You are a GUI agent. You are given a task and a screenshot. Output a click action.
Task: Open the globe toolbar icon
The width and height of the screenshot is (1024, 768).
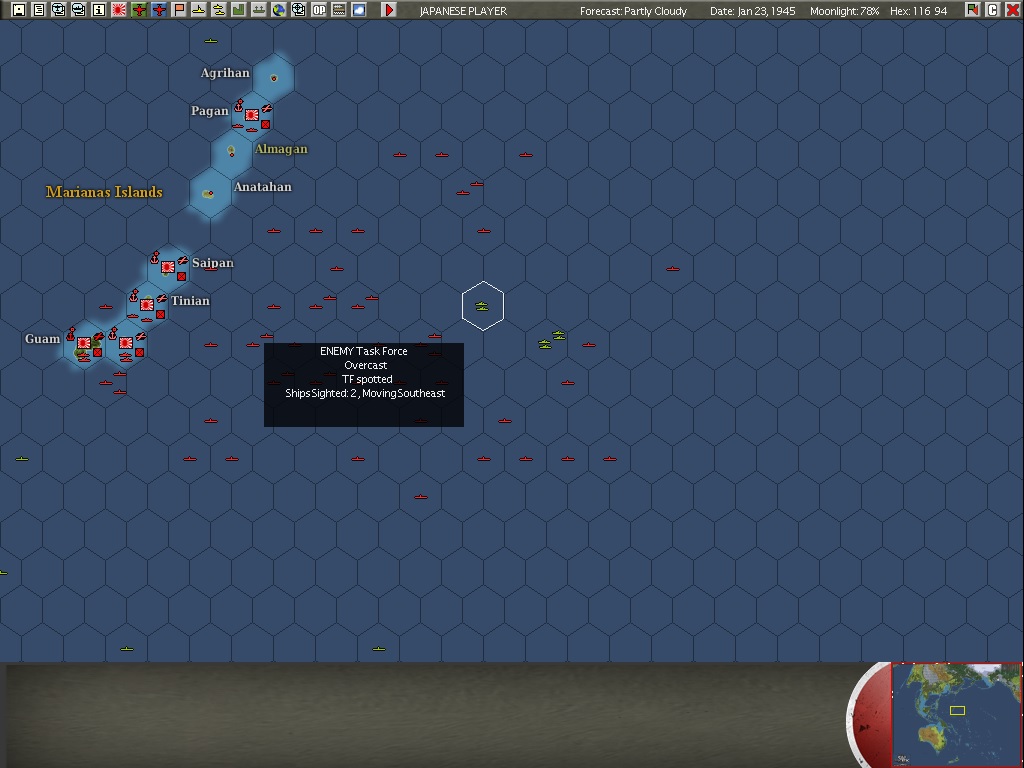pyautogui.click(x=279, y=10)
